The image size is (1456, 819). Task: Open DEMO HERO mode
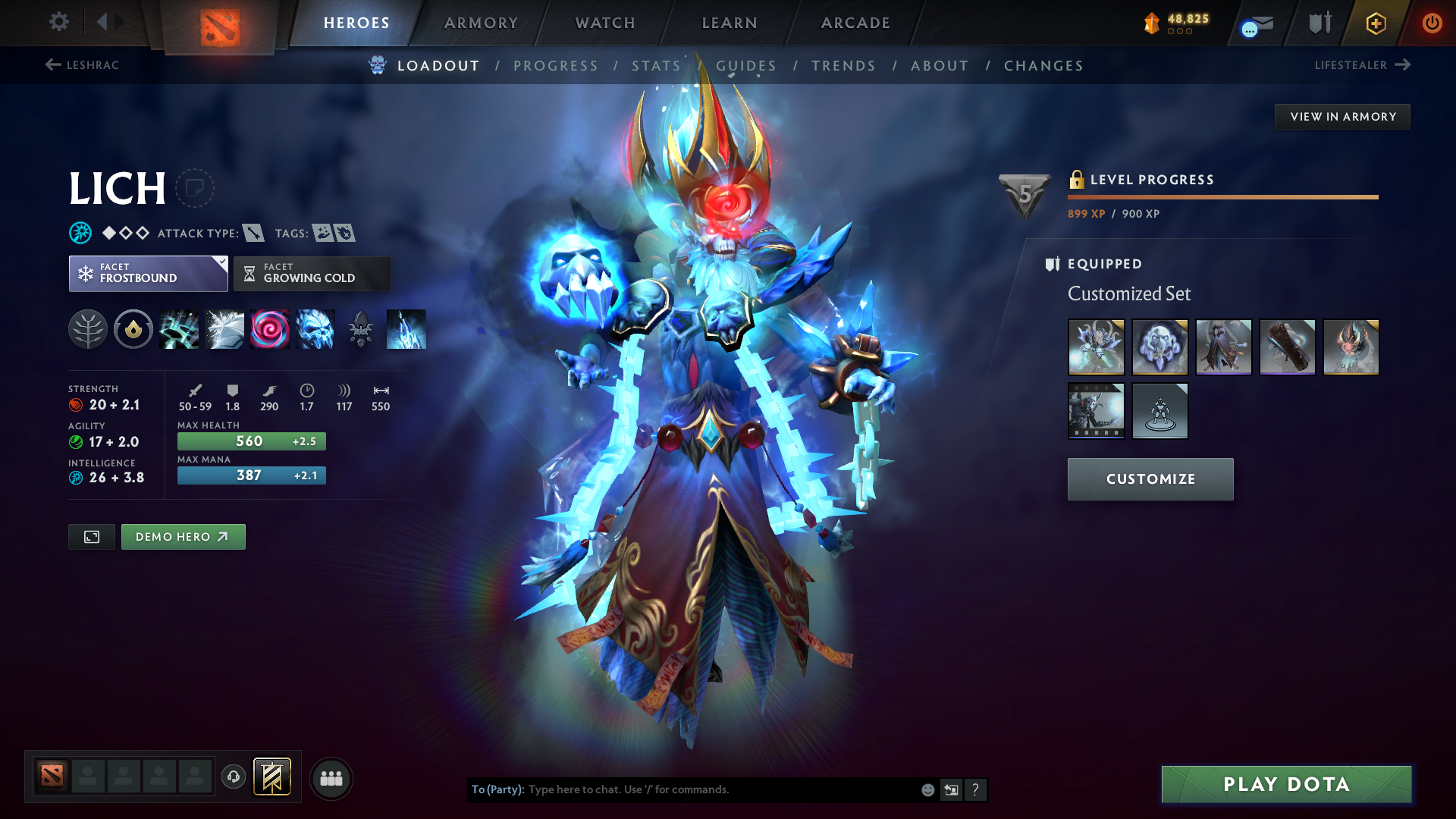tap(183, 536)
